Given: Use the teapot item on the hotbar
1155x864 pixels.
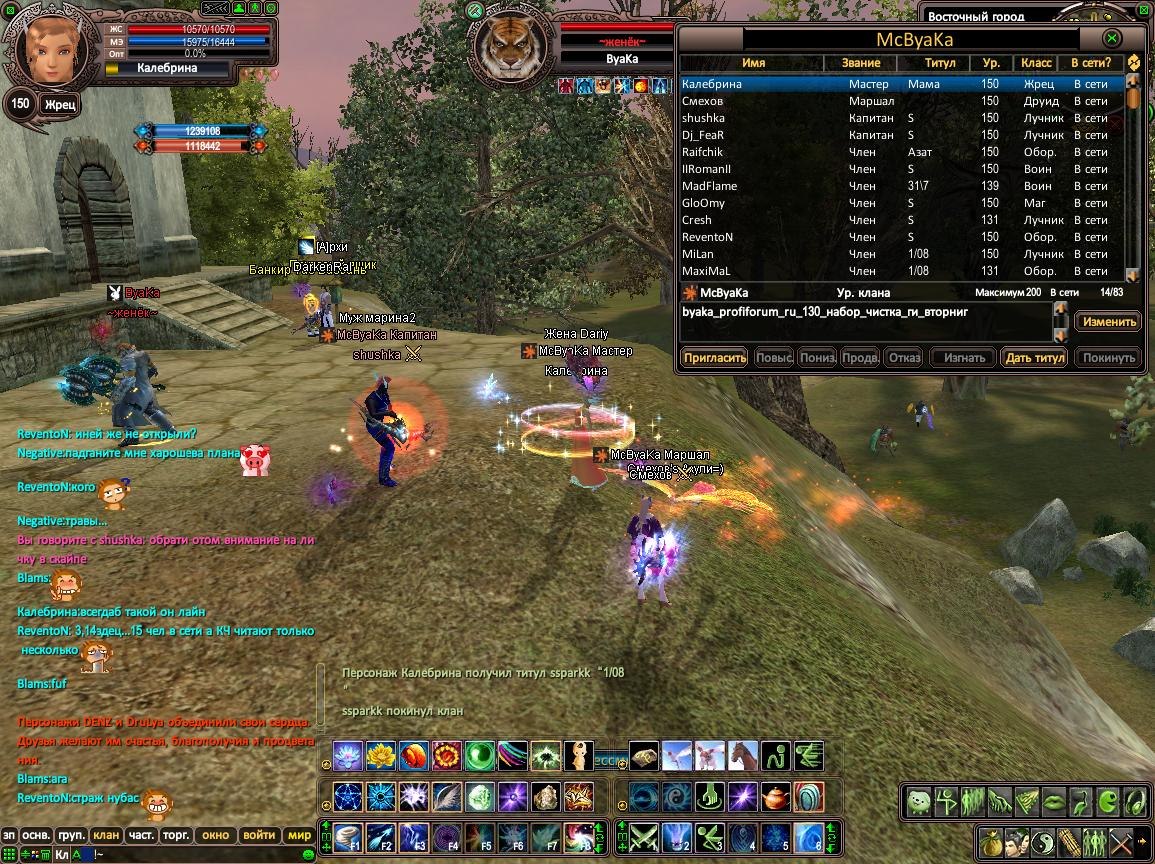Looking at the screenshot, I should 775,797.
